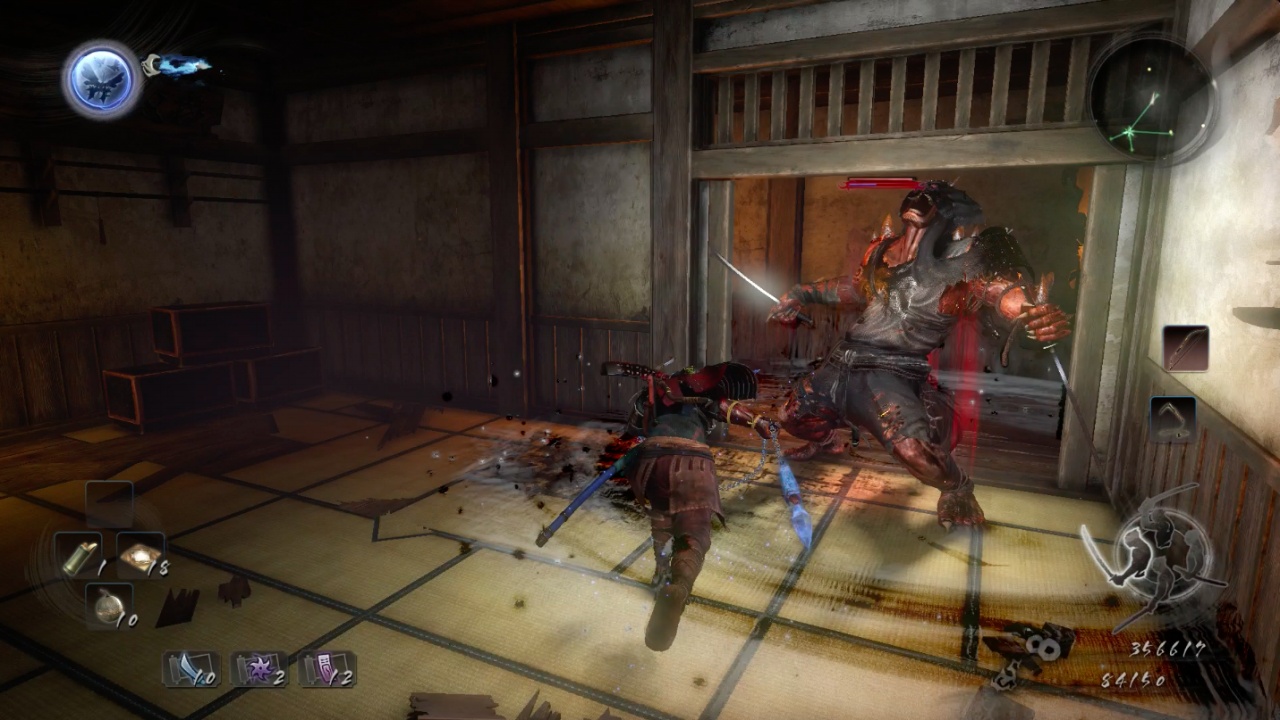The height and width of the screenshot is (720, 1280).
Task: Use the purple shuriken scroll slot
Action: tap(258, 669)
